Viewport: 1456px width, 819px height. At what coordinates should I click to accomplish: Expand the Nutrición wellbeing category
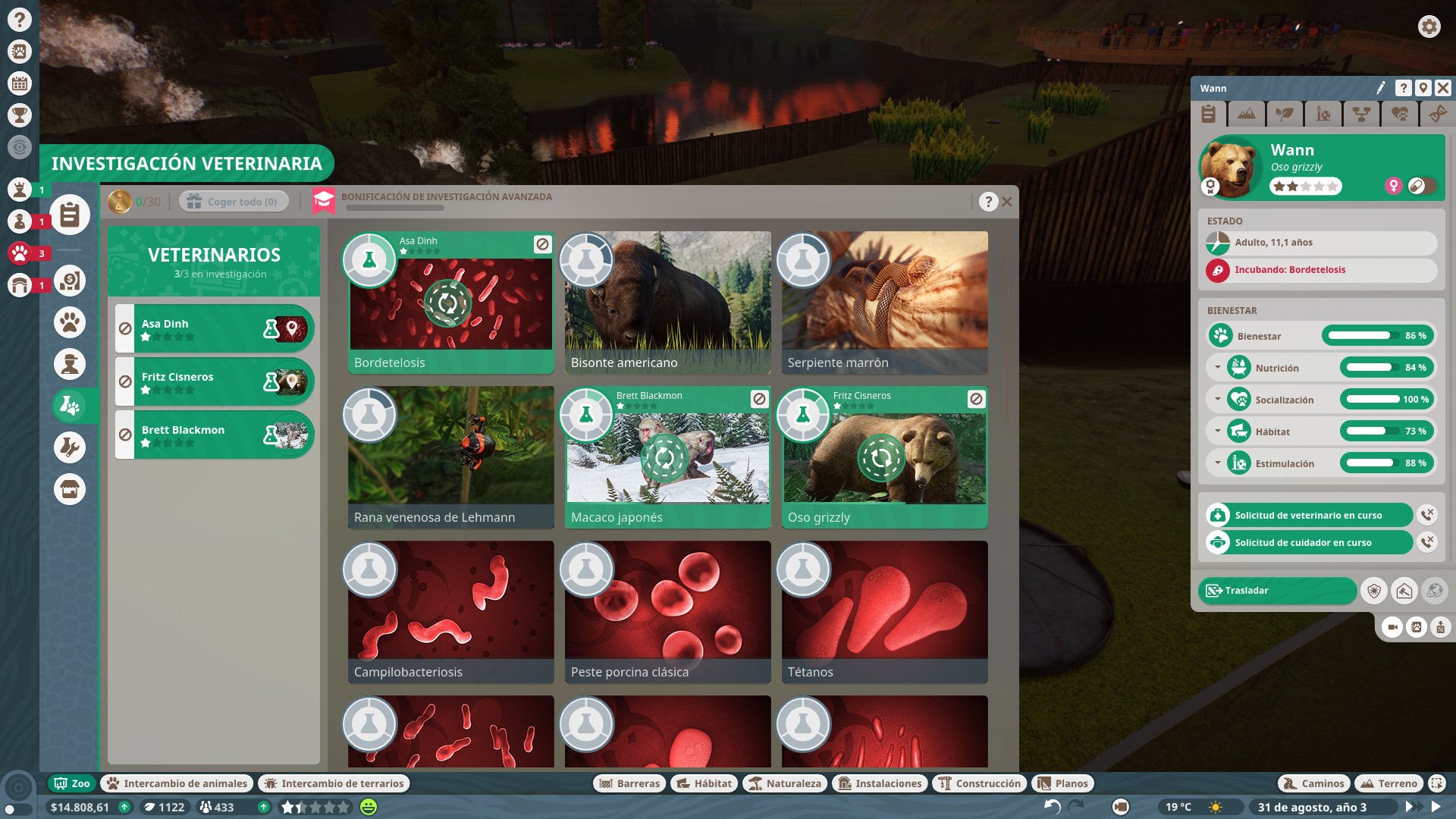coord(1219,368)
